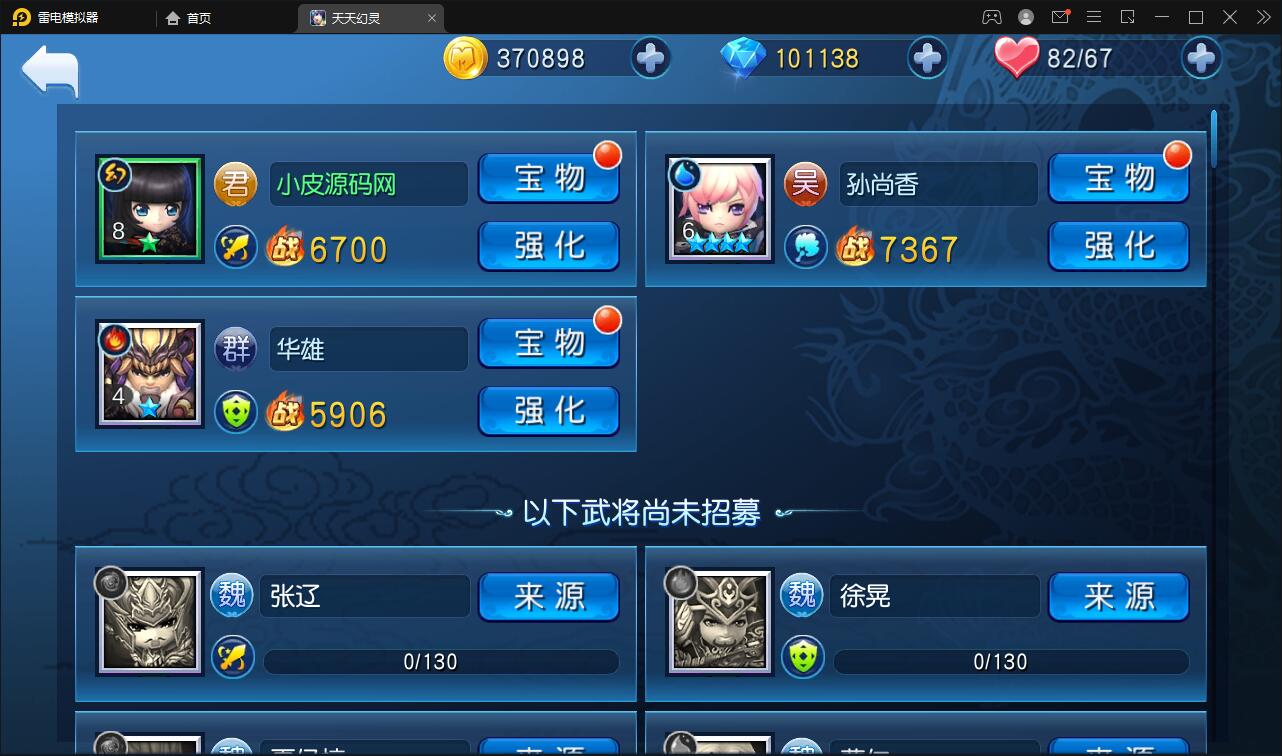Click 来源 button for 徐晃
The image size is (1282, 756).
[1117, 596]
